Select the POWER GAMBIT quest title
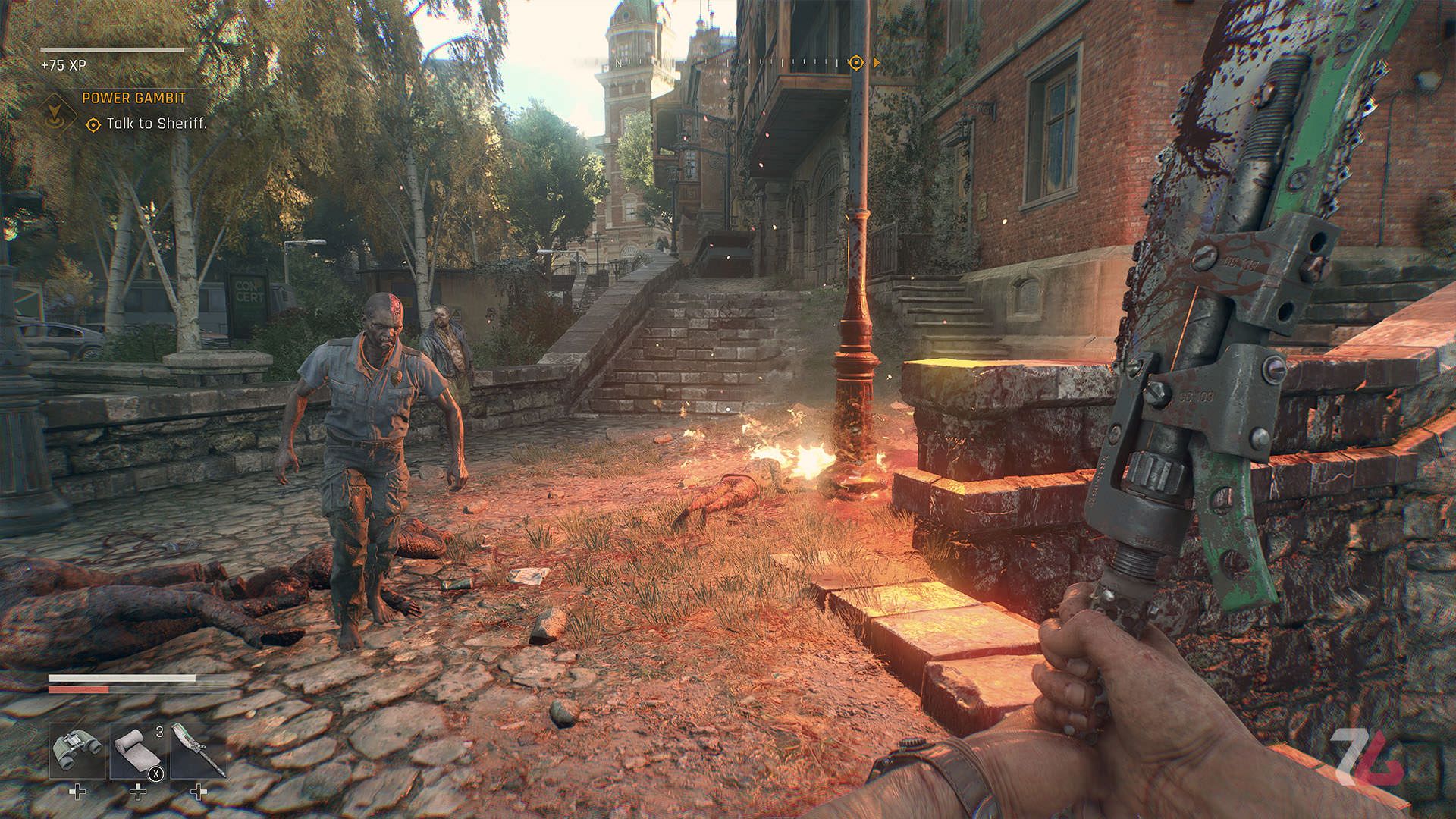The width and height of the screenshot is (1456, 819). click(133, 99)
